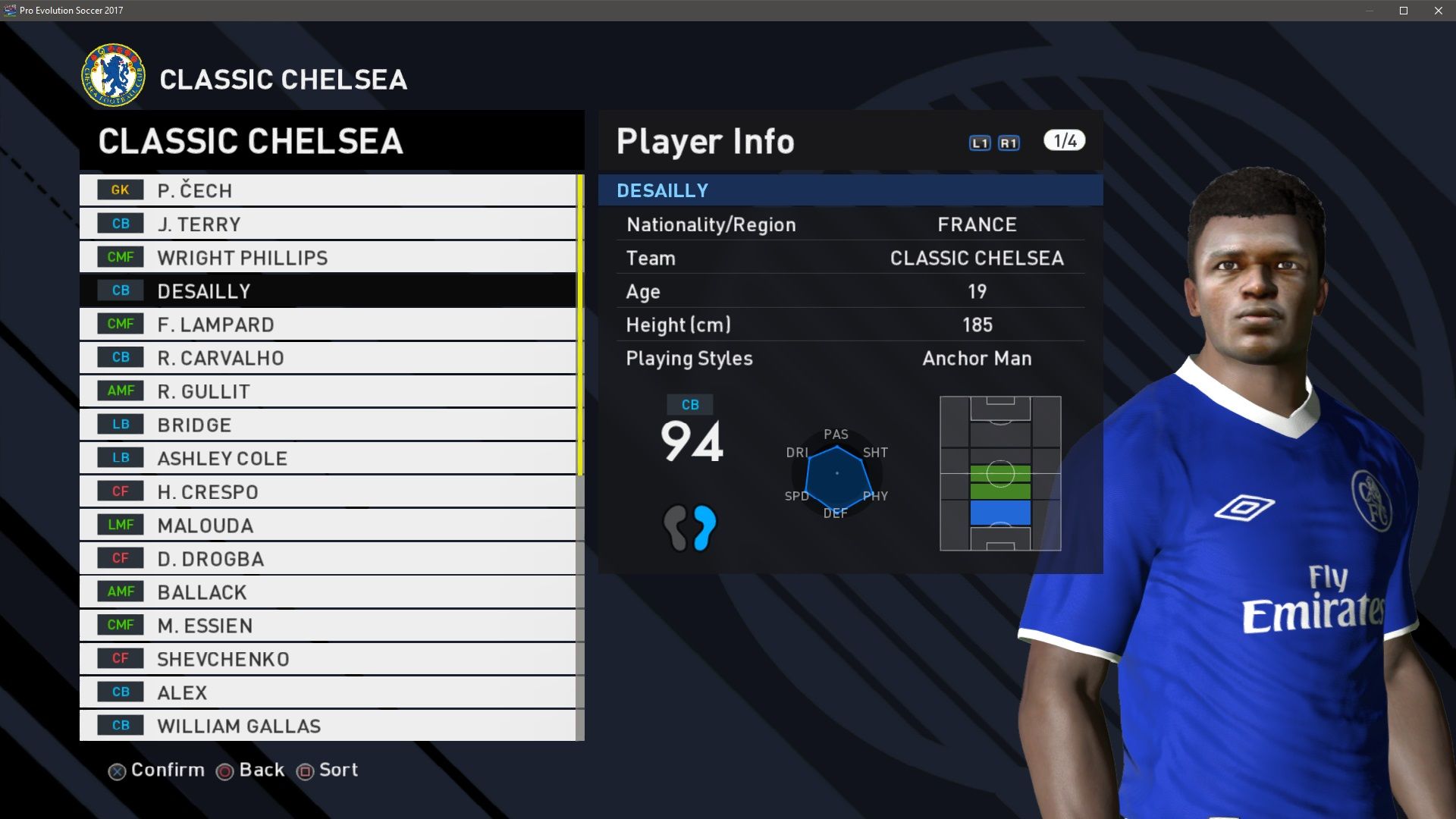Viewport: 1456px width, 819px height.
Task: Maximize the game window
Action: point(1404,11)
